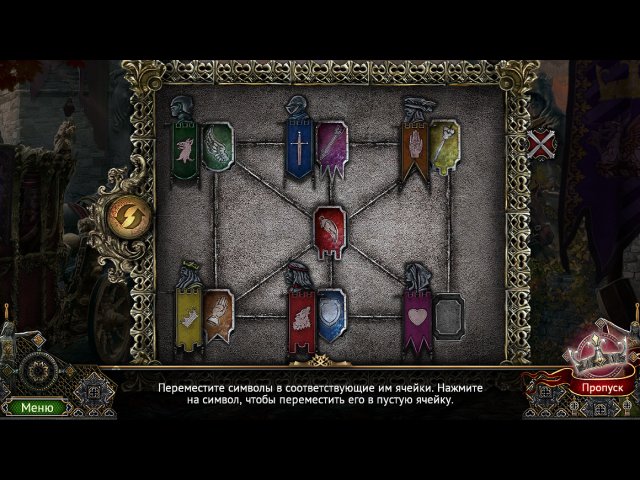640x480 pixels.
Task: Move the yellow mace shield symbol
Action: (444, 144)
